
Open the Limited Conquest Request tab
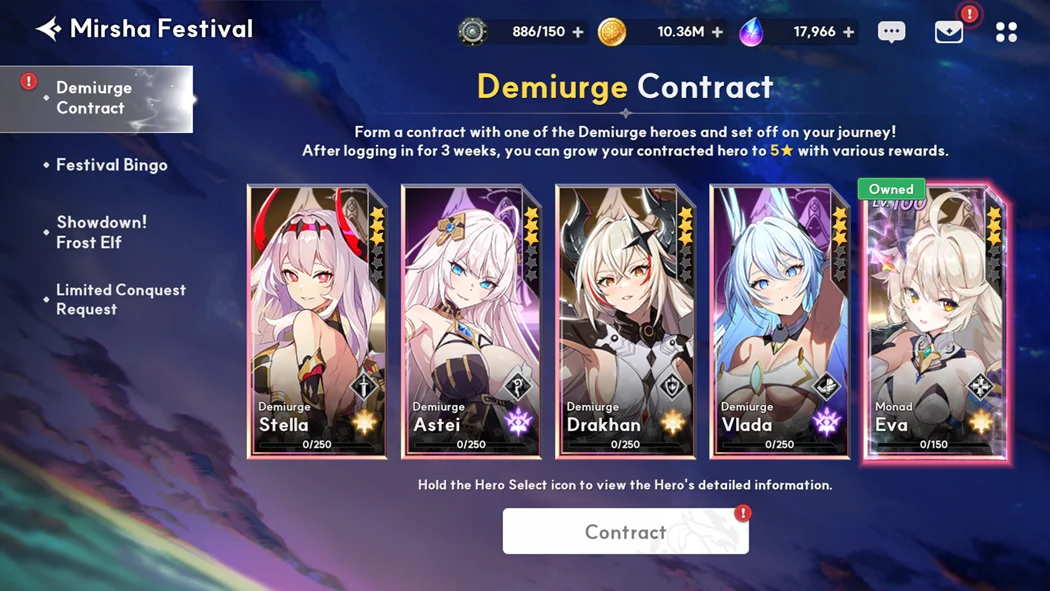(x=120, y=299)
